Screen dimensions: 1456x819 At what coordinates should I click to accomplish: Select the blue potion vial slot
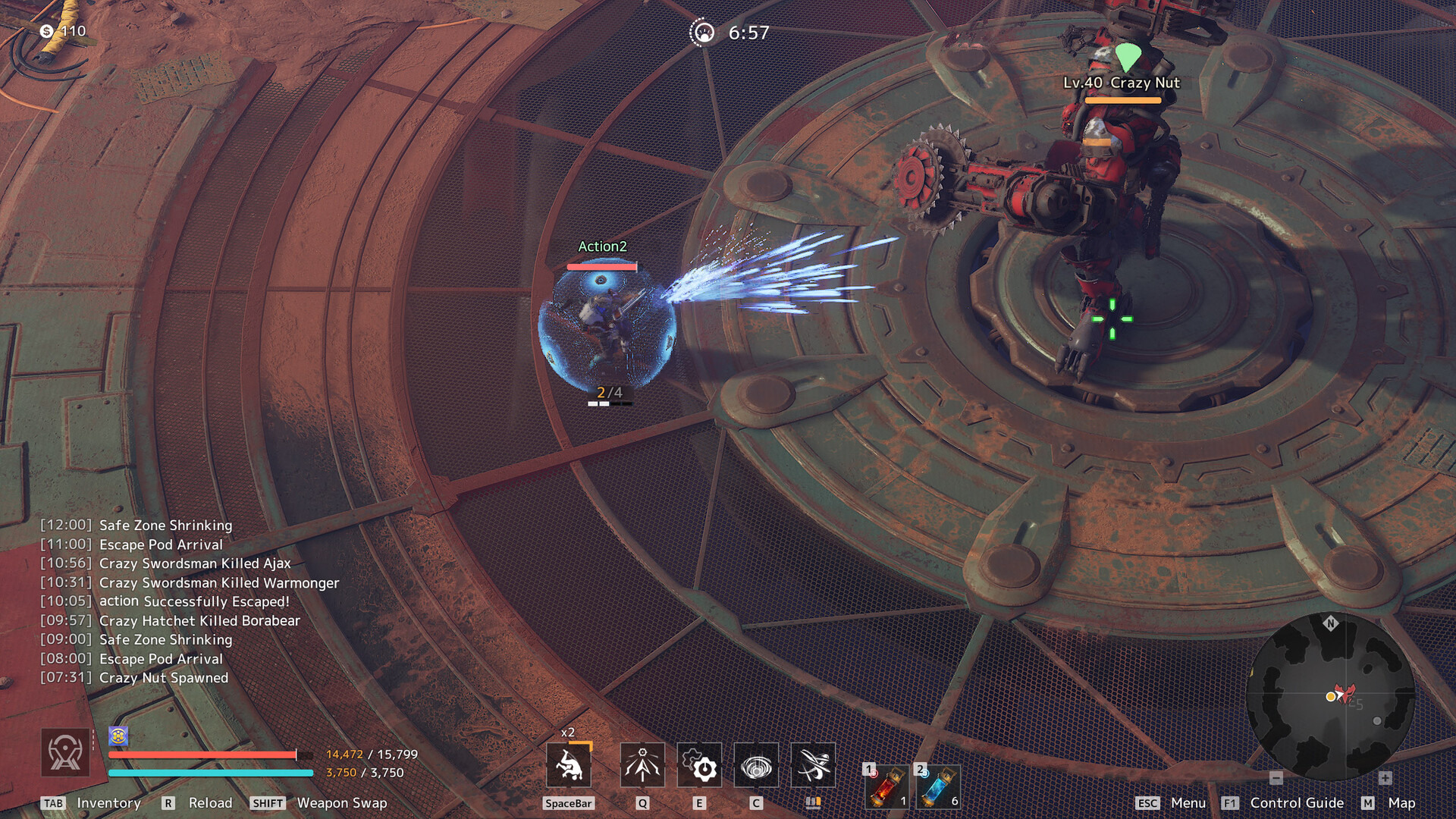(938, 786)
